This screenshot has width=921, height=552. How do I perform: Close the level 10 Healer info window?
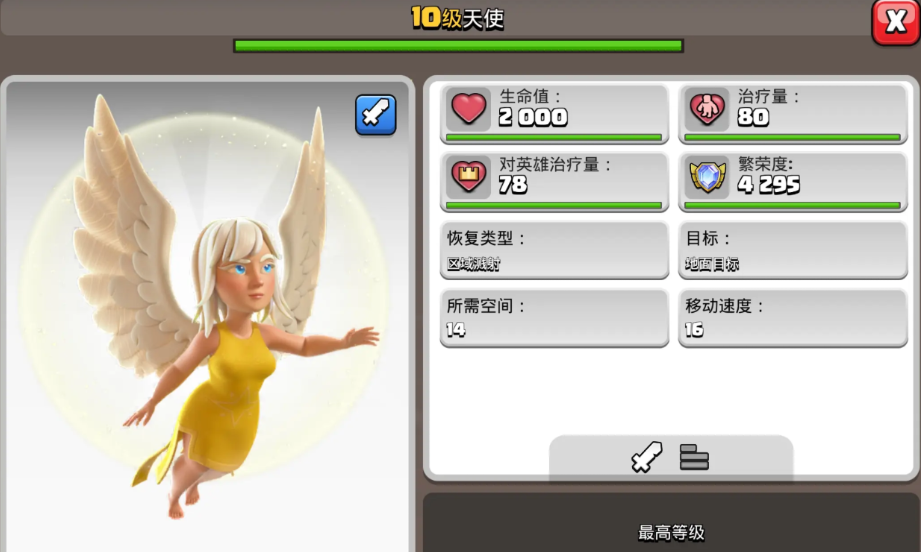[895, 22]
